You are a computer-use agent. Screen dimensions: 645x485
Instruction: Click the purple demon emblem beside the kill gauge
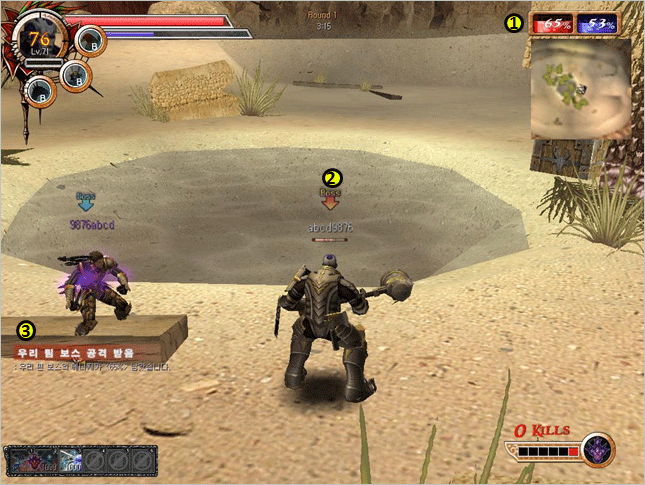click(598, 451)
